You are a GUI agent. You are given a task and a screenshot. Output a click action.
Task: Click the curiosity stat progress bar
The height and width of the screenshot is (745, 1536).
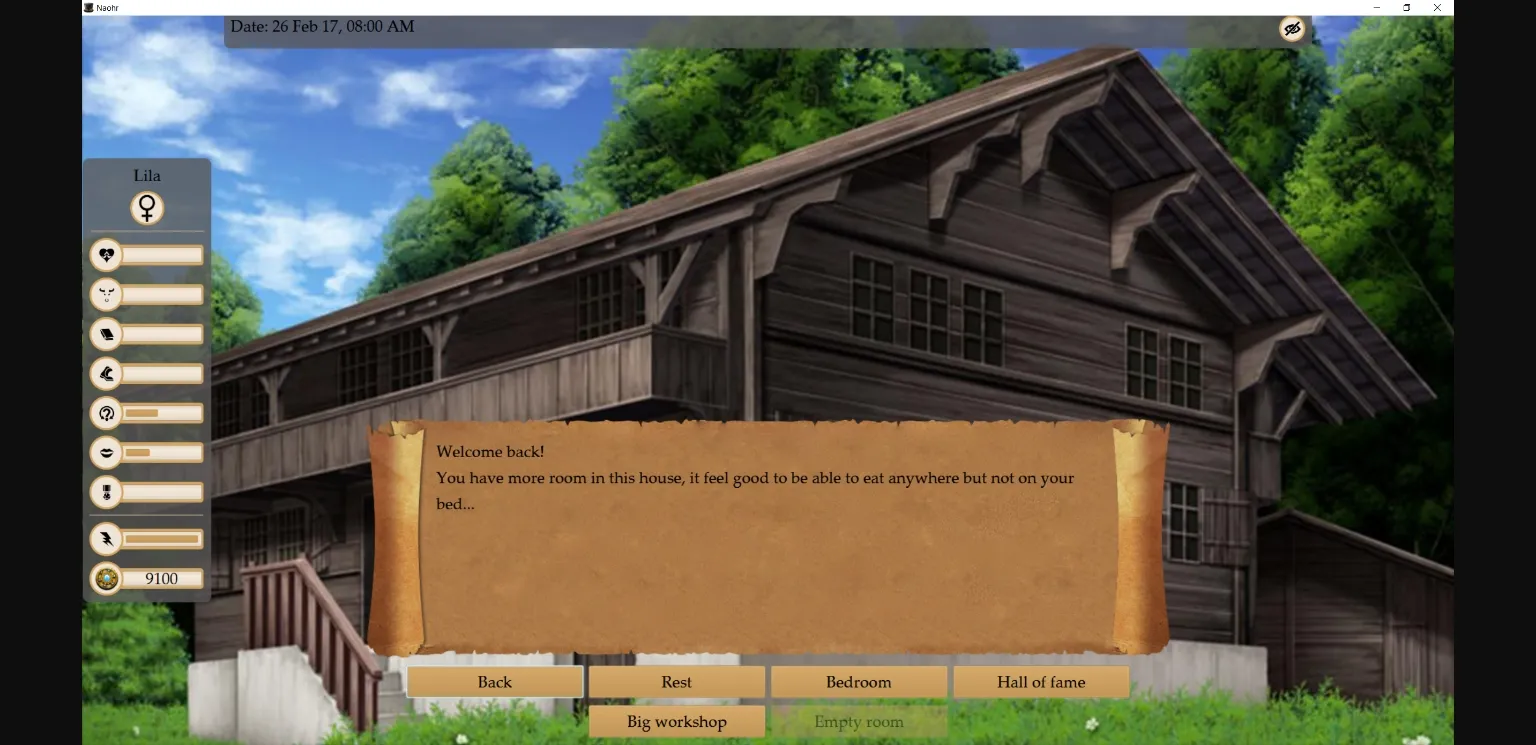tap(162, 412)
